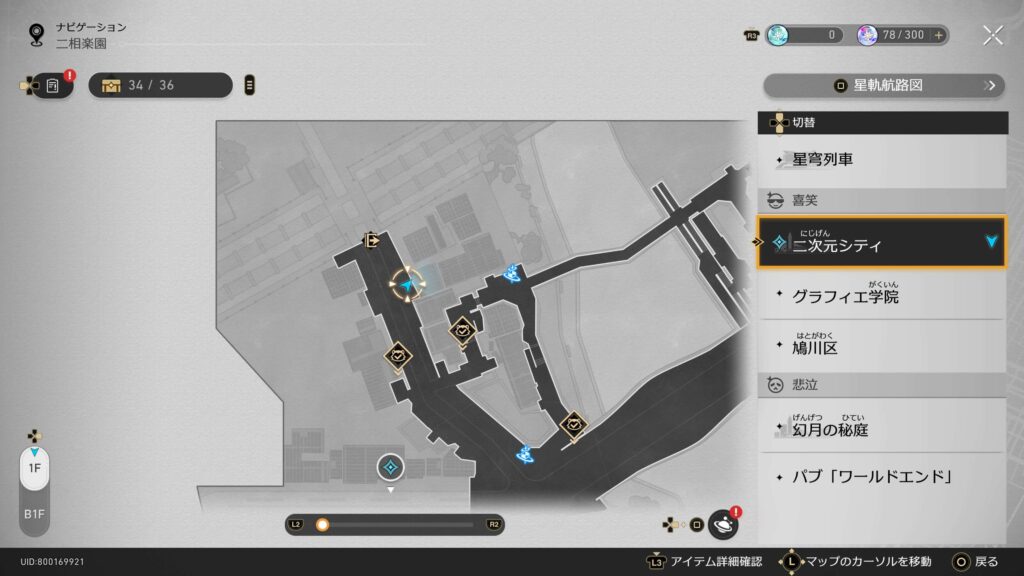Add more trailblaze power with the plus button
Screen dimensions: 1024x576
click(938, 35)
